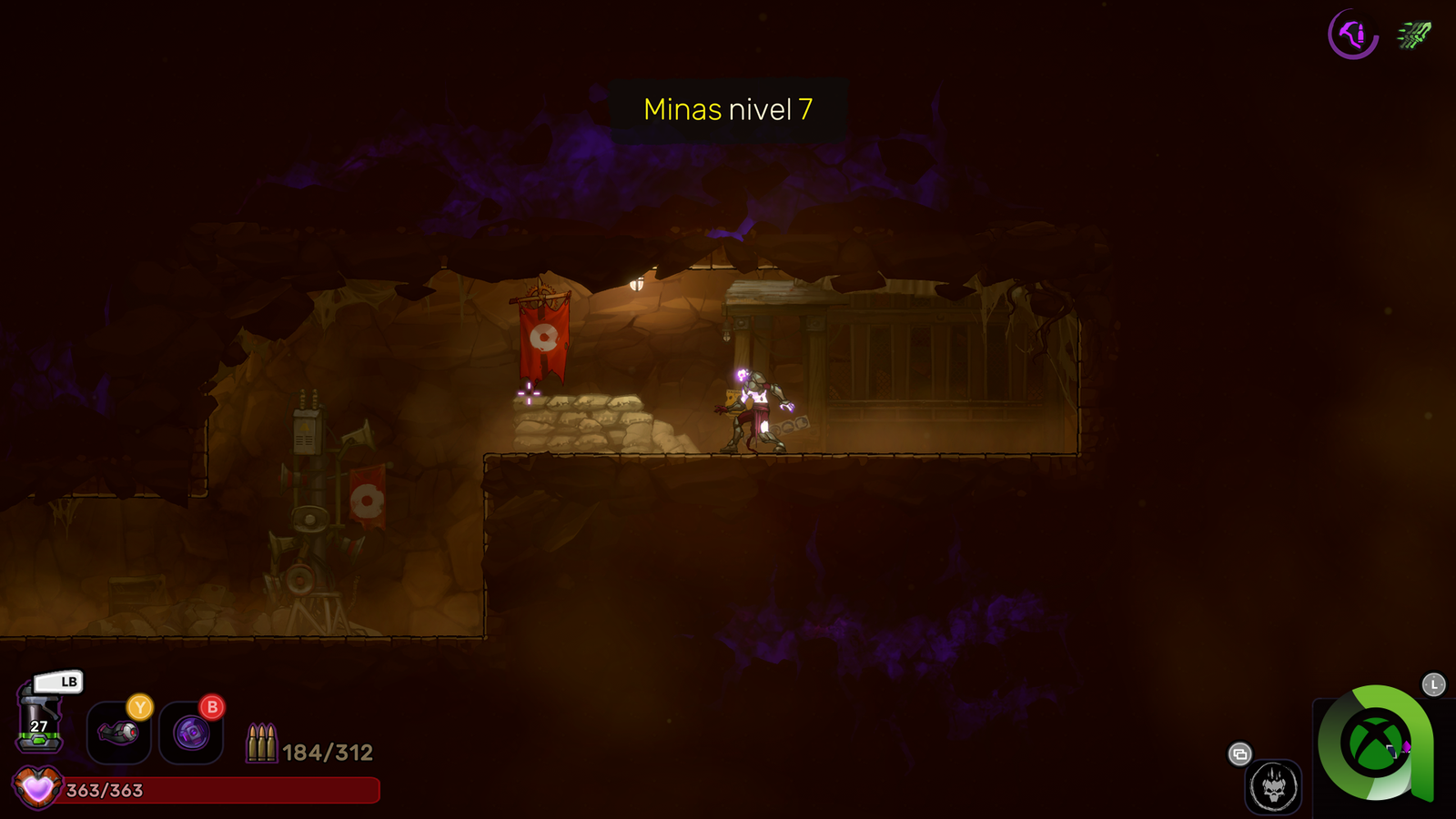Screen dimensions: 1456x819
Task: Inspect the purple bullet buff icon
Action: click(x=1352, y=35)
